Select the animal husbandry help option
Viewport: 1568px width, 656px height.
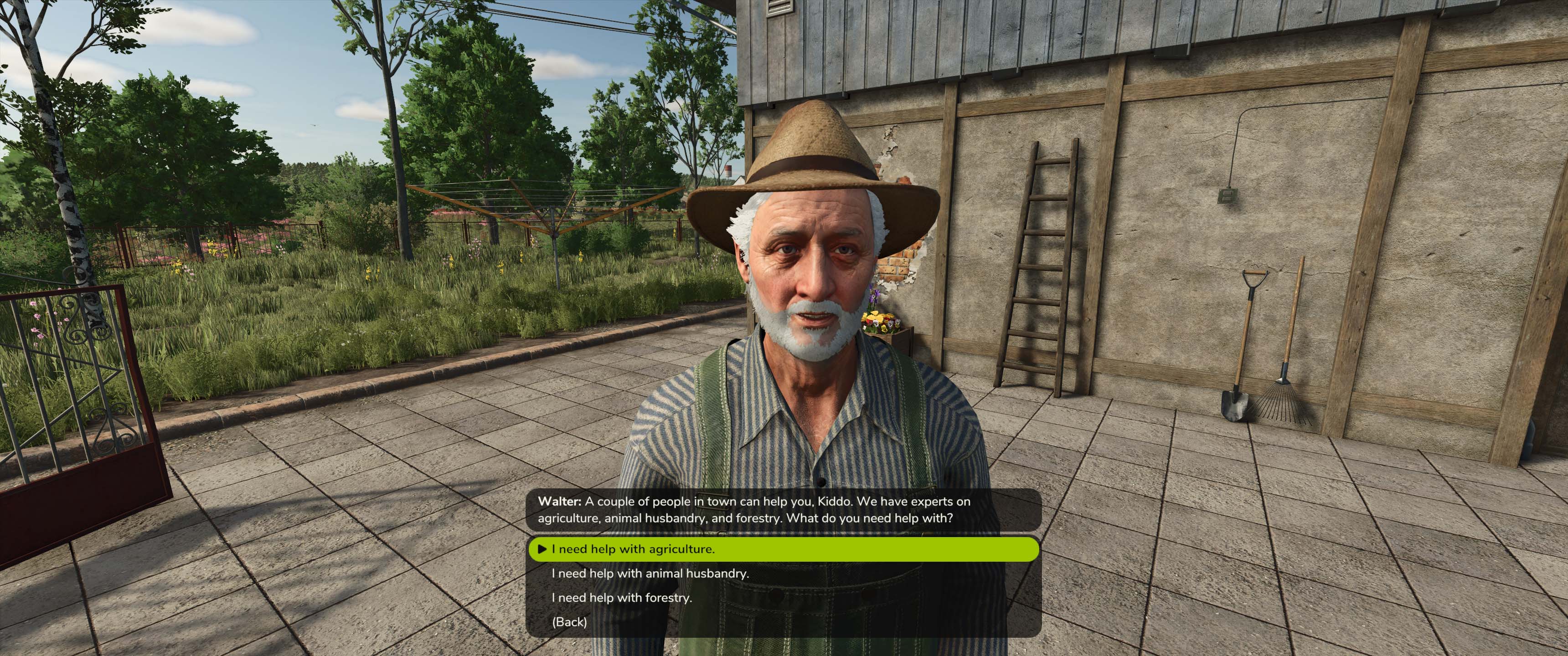click(650, 573)
